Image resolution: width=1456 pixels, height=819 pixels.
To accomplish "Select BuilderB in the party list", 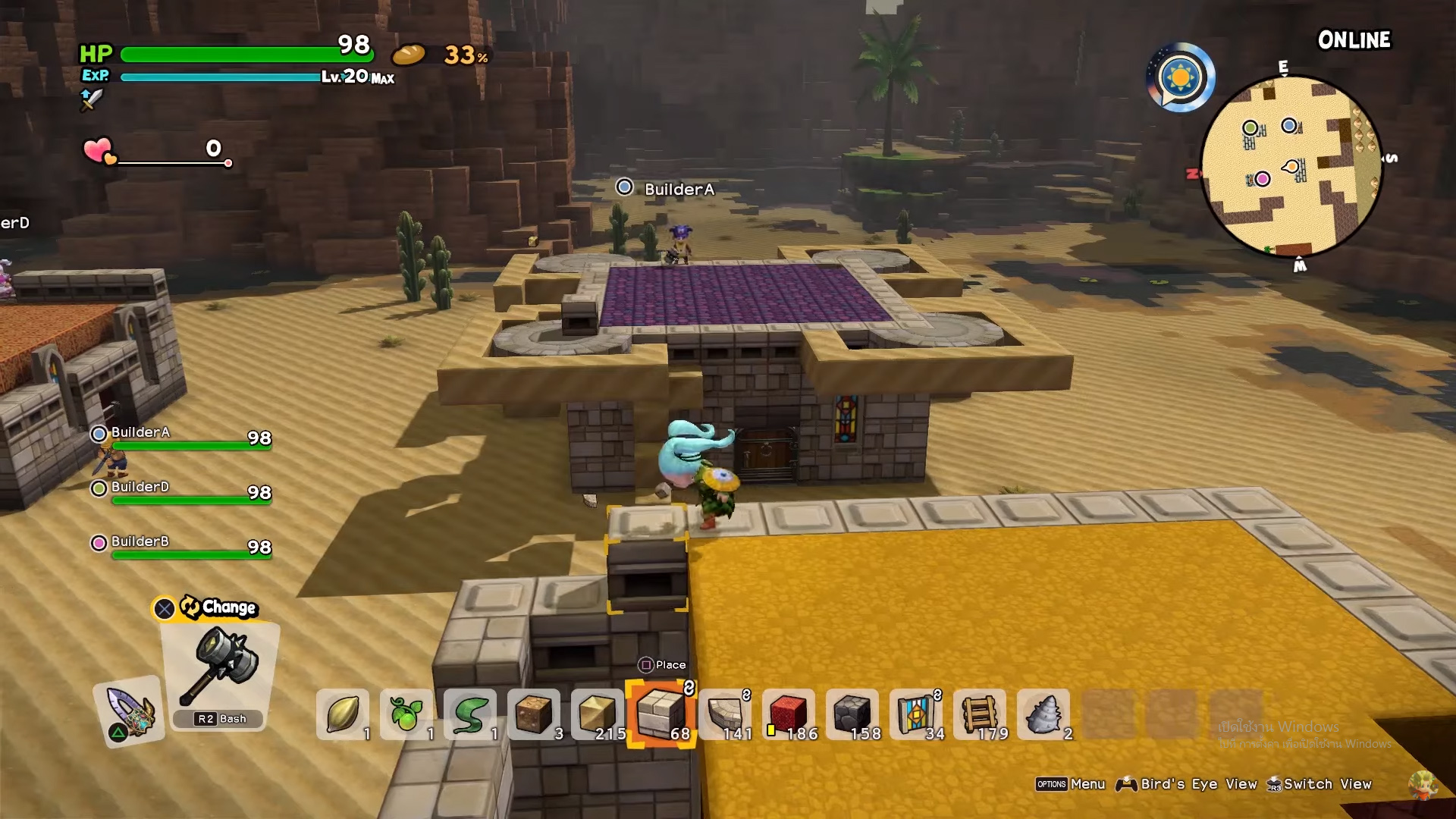I will (141, 542).
